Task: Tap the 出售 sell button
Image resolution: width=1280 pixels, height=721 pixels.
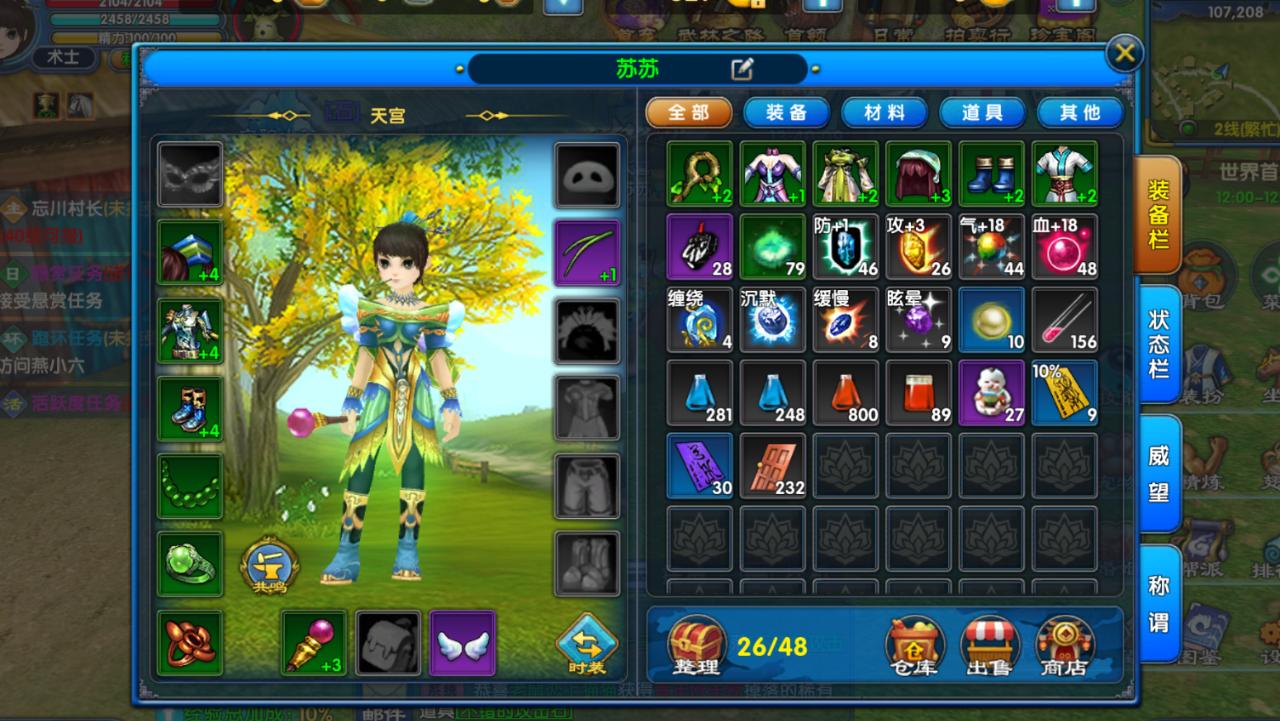Action: click(x=989, y=646)
